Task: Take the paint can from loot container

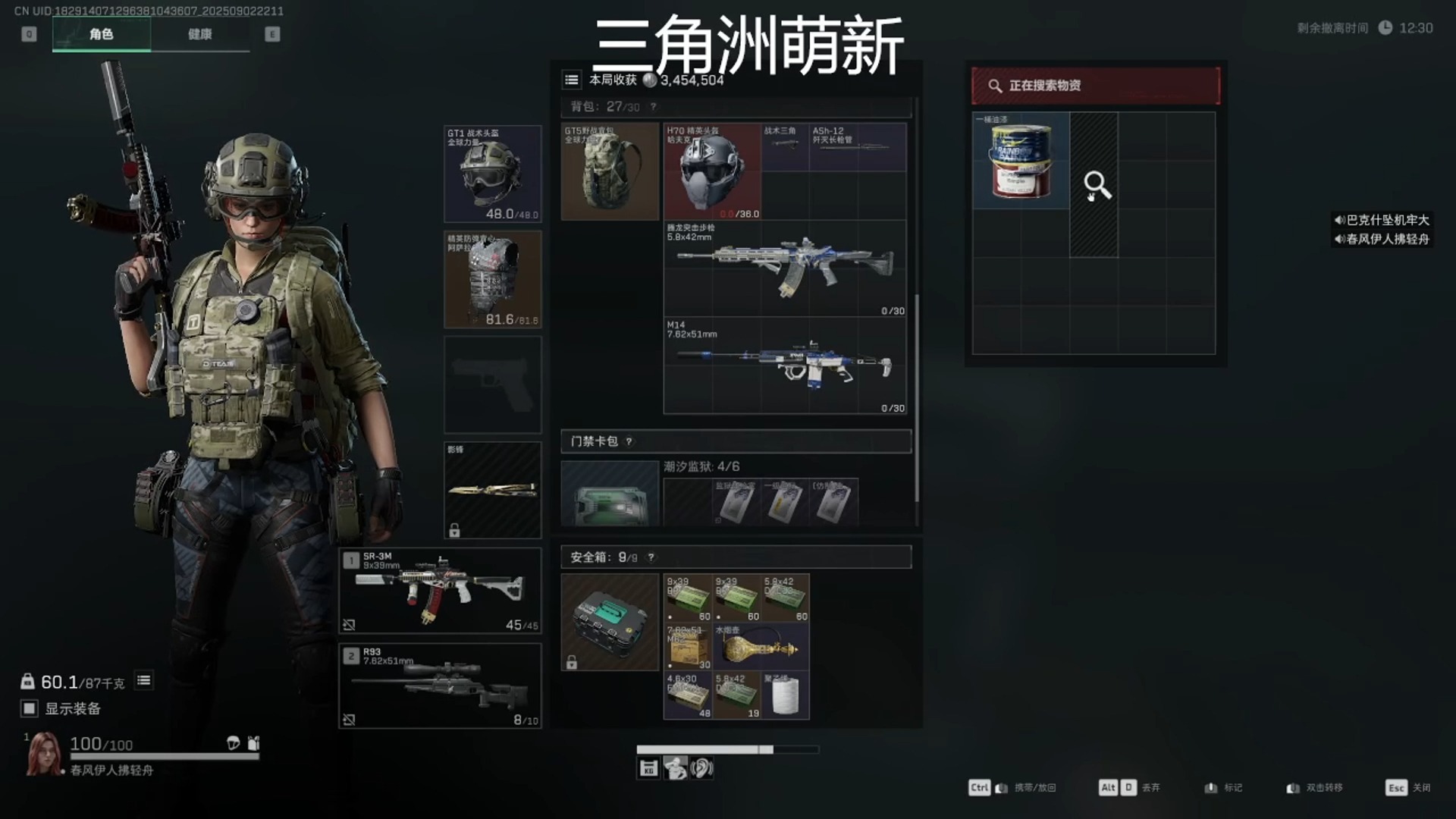Action: coord(1021,161)
